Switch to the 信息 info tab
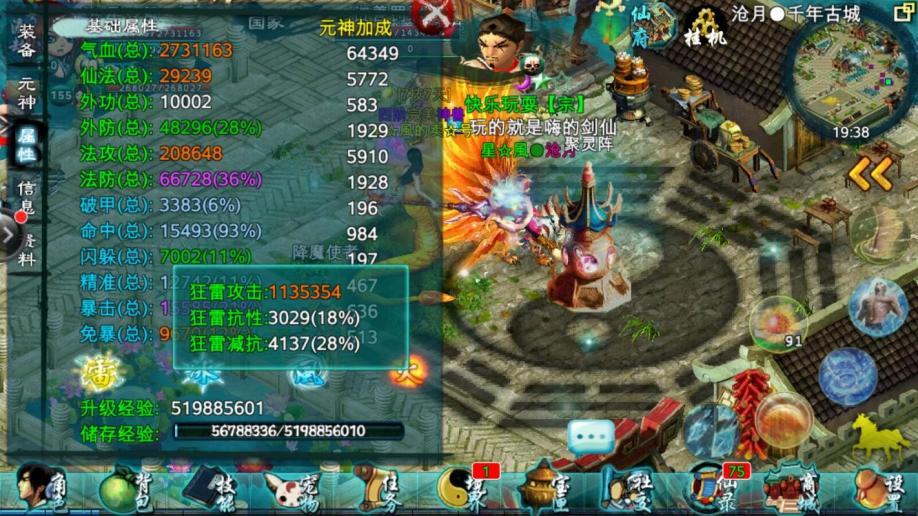This screenshot has width=918, height=516. point(27,197)
